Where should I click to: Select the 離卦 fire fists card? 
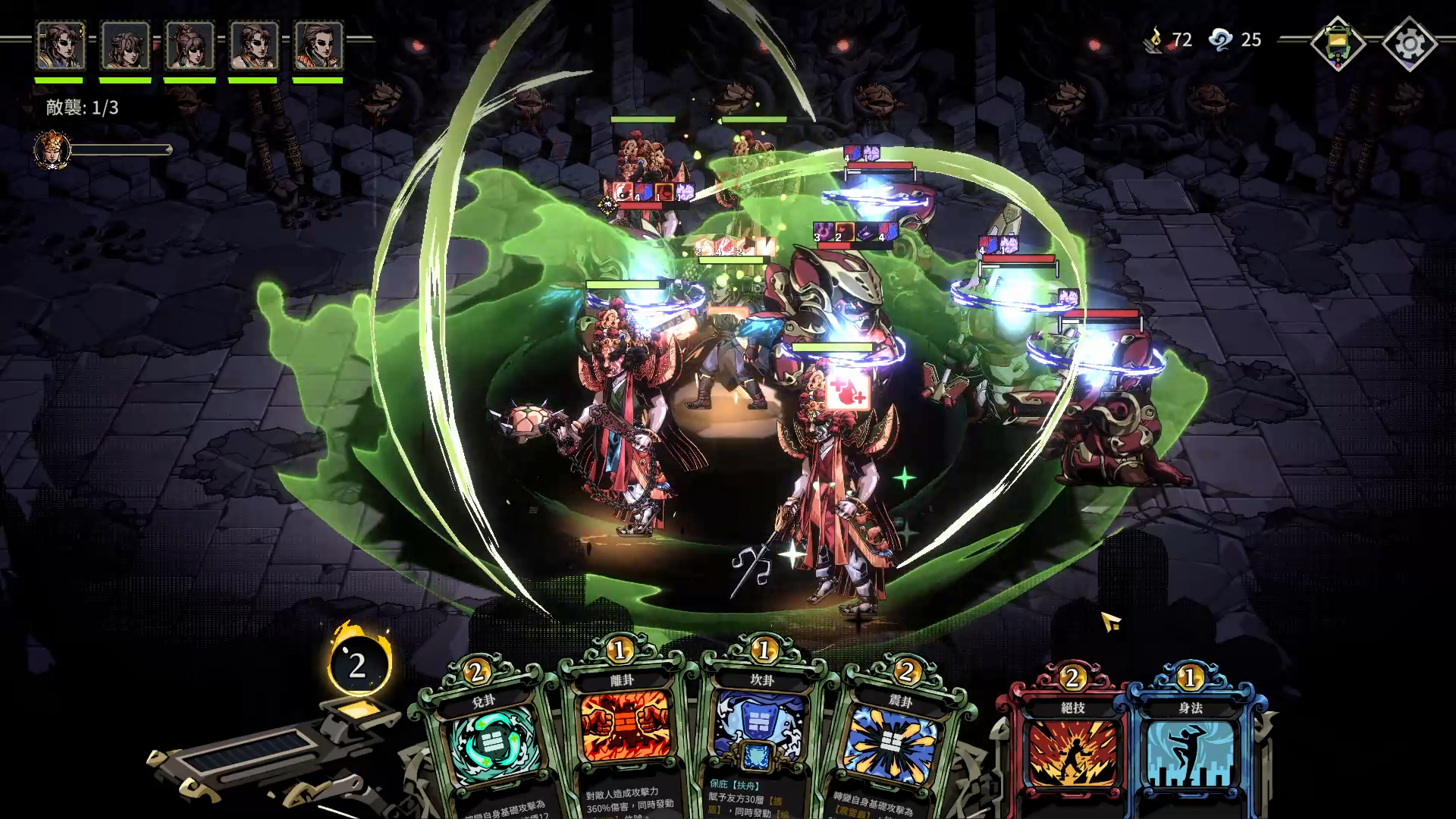(626, 728)
